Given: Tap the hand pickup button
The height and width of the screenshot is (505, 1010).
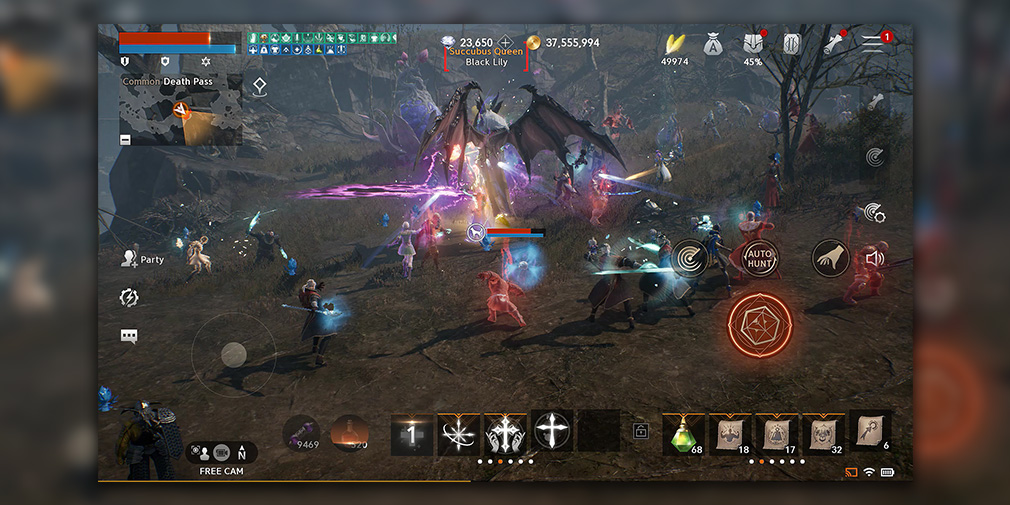Looking at the screenshot, I should [829, 258].
